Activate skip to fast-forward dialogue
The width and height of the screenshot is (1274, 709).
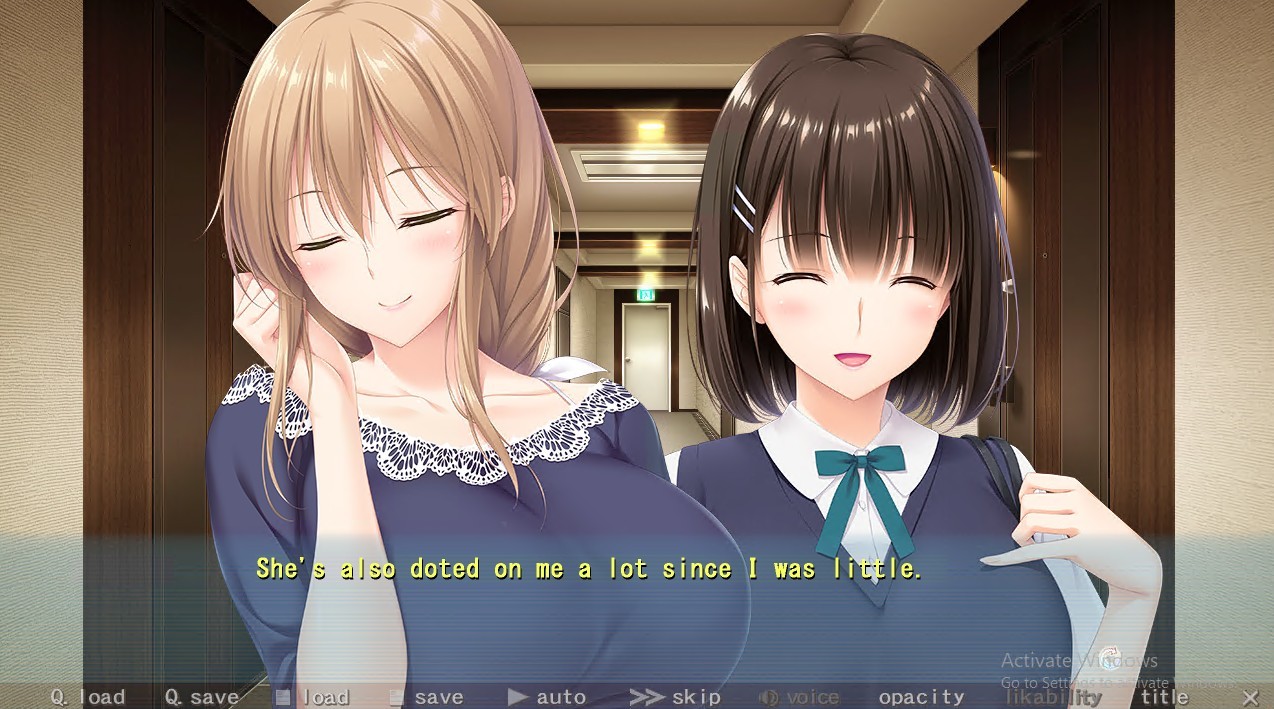point(675,697)
